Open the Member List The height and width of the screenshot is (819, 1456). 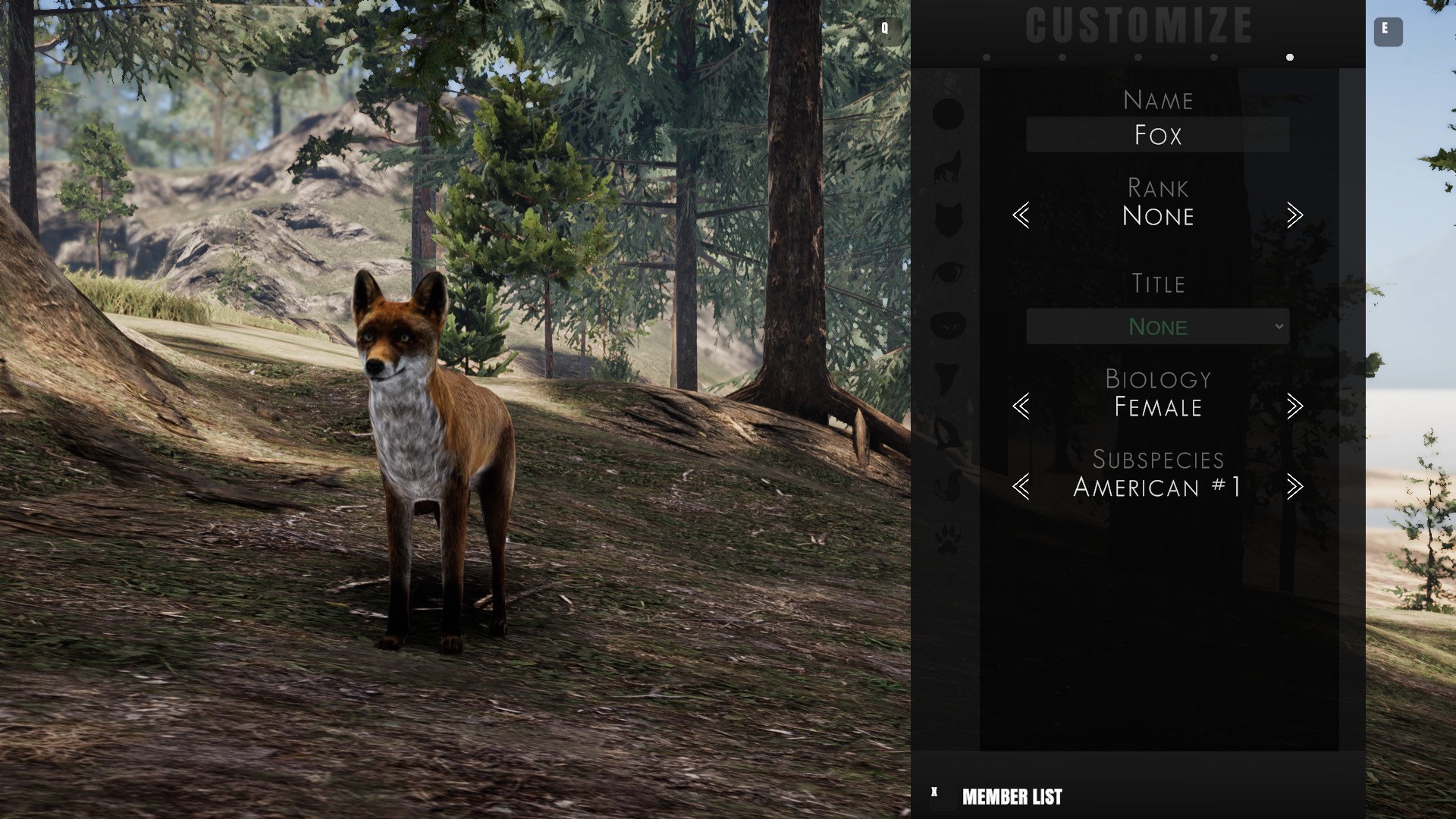pyautogui.click(x=1012, y=797)
